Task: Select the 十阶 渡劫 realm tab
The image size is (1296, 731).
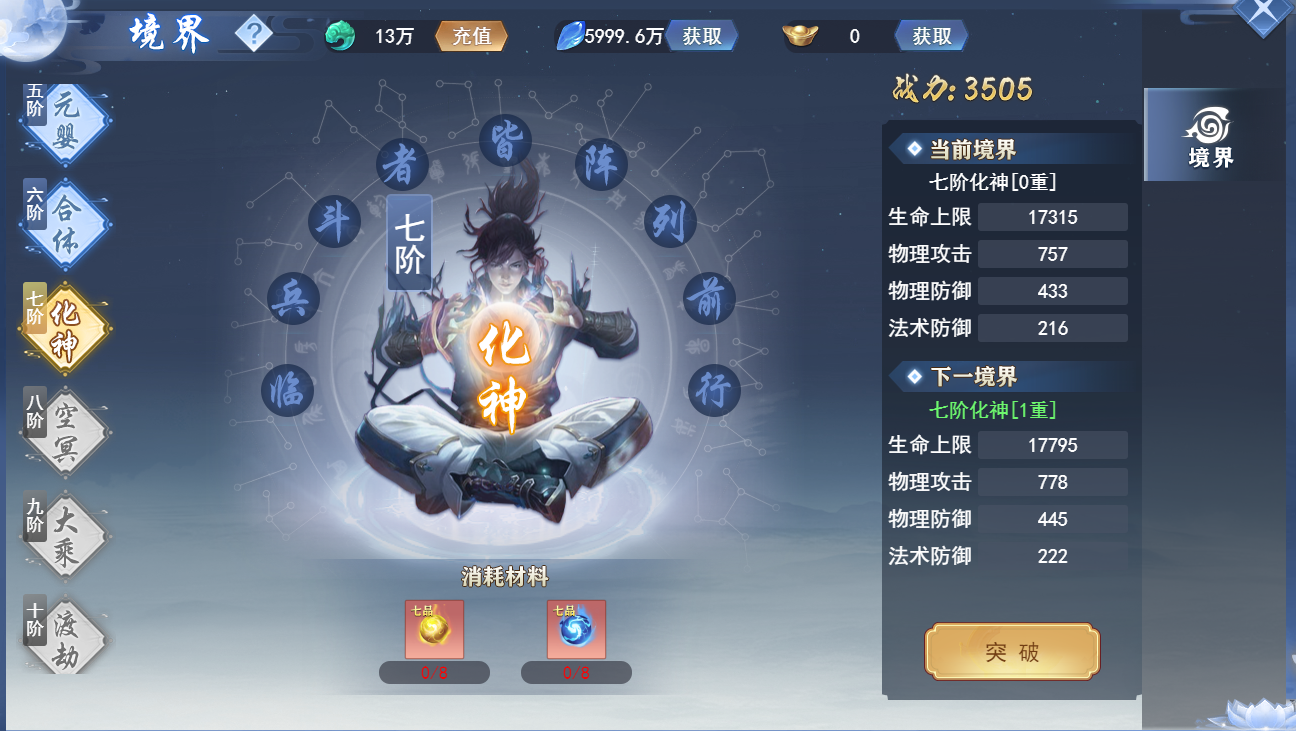Action: (x=66, y=637)
